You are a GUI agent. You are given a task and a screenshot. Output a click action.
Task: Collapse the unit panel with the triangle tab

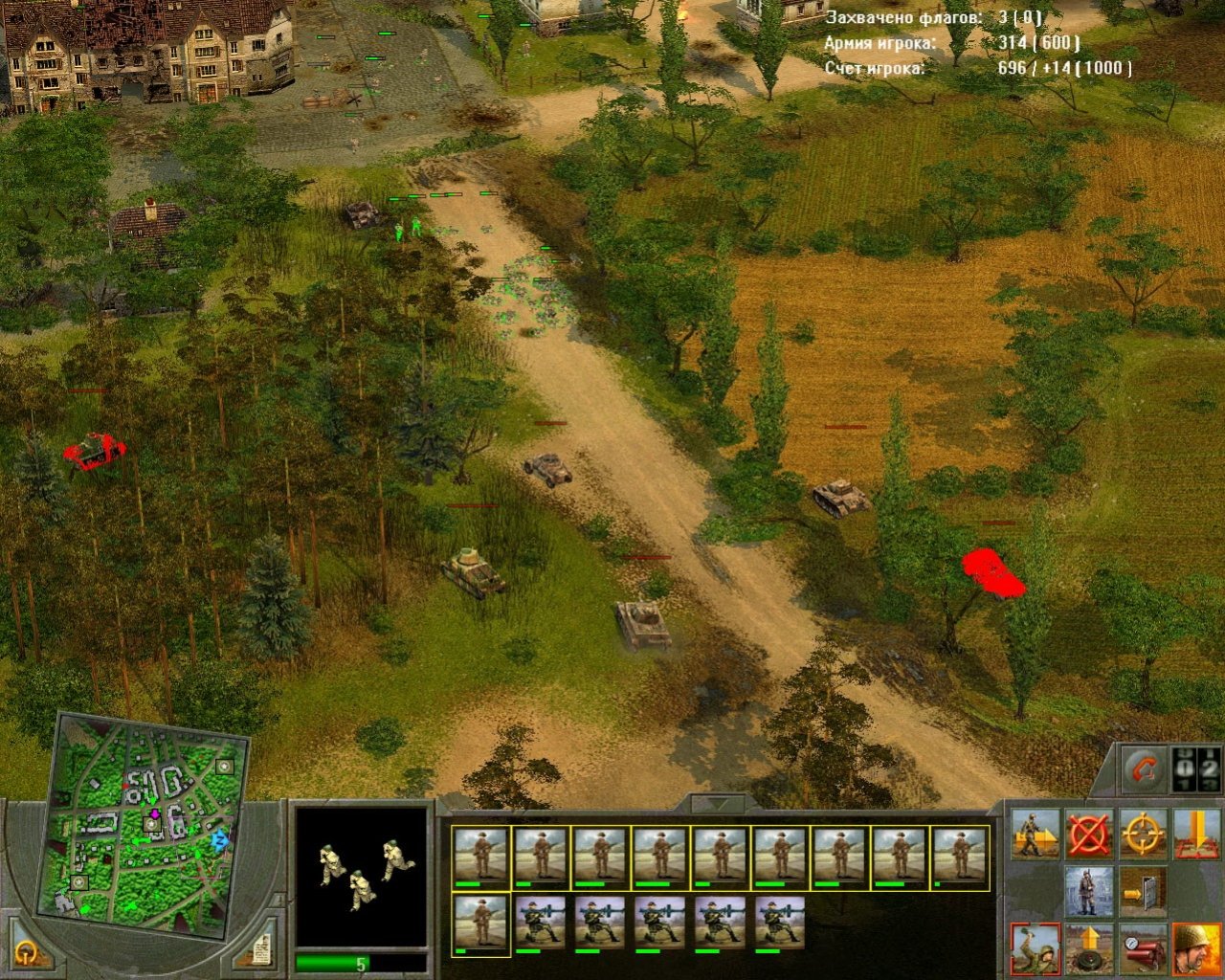[x=718, y=804]
